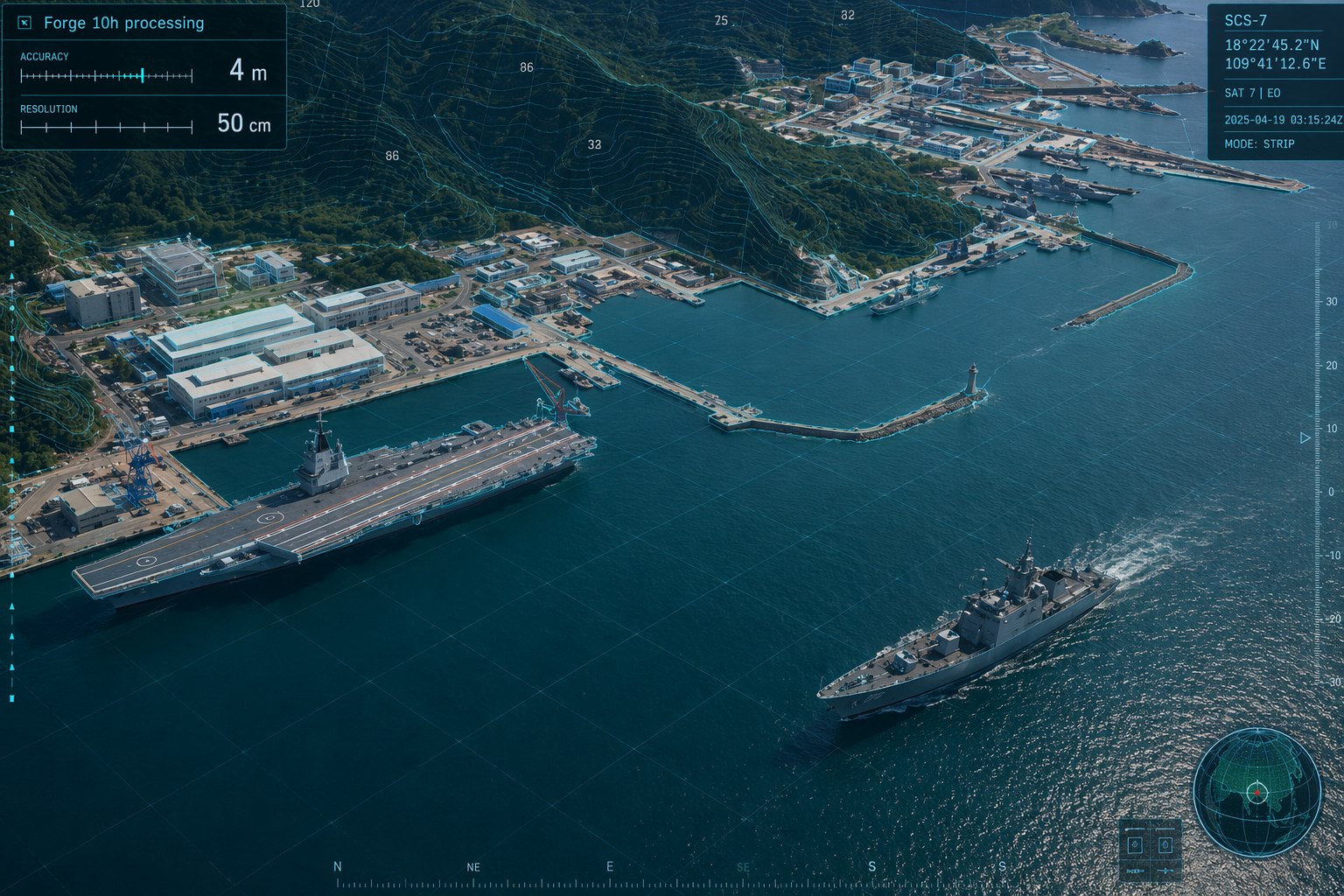Select the SCS-7 satellite info panel

pos(1275,81)
